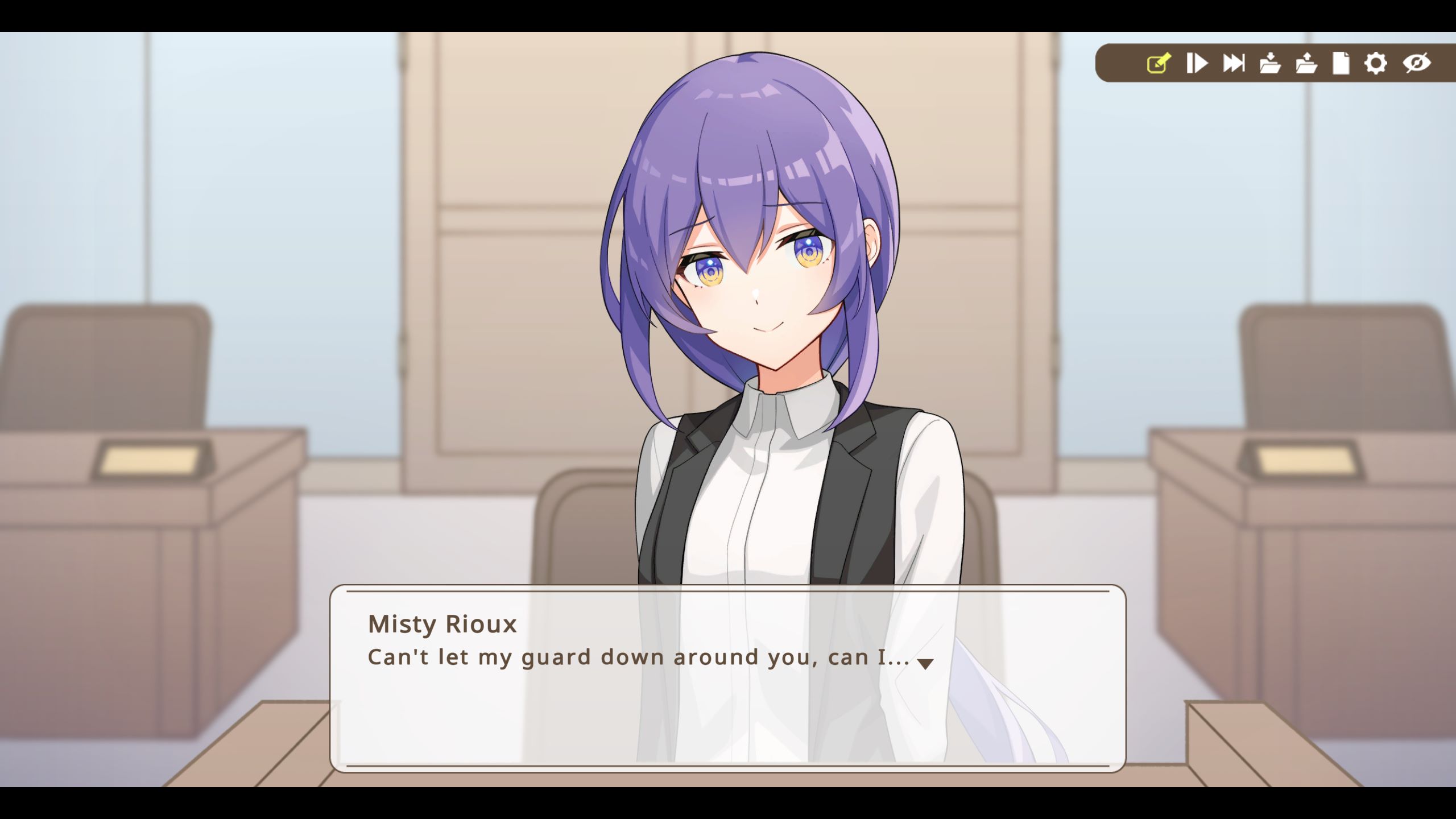This screenshot has height=819, width=1456.
Task: Click the auto-forward play icon
Action: click(x=1197, y=64)
